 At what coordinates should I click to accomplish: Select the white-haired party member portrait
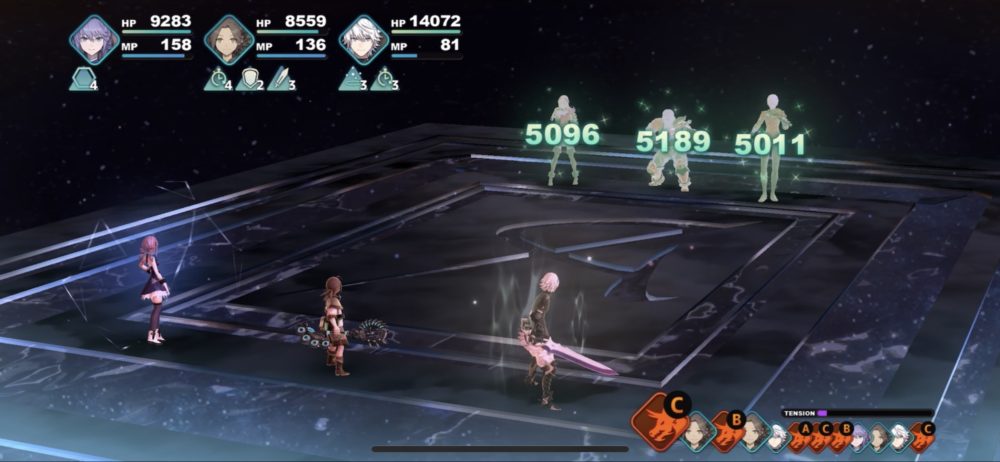[x=364, y=40]
